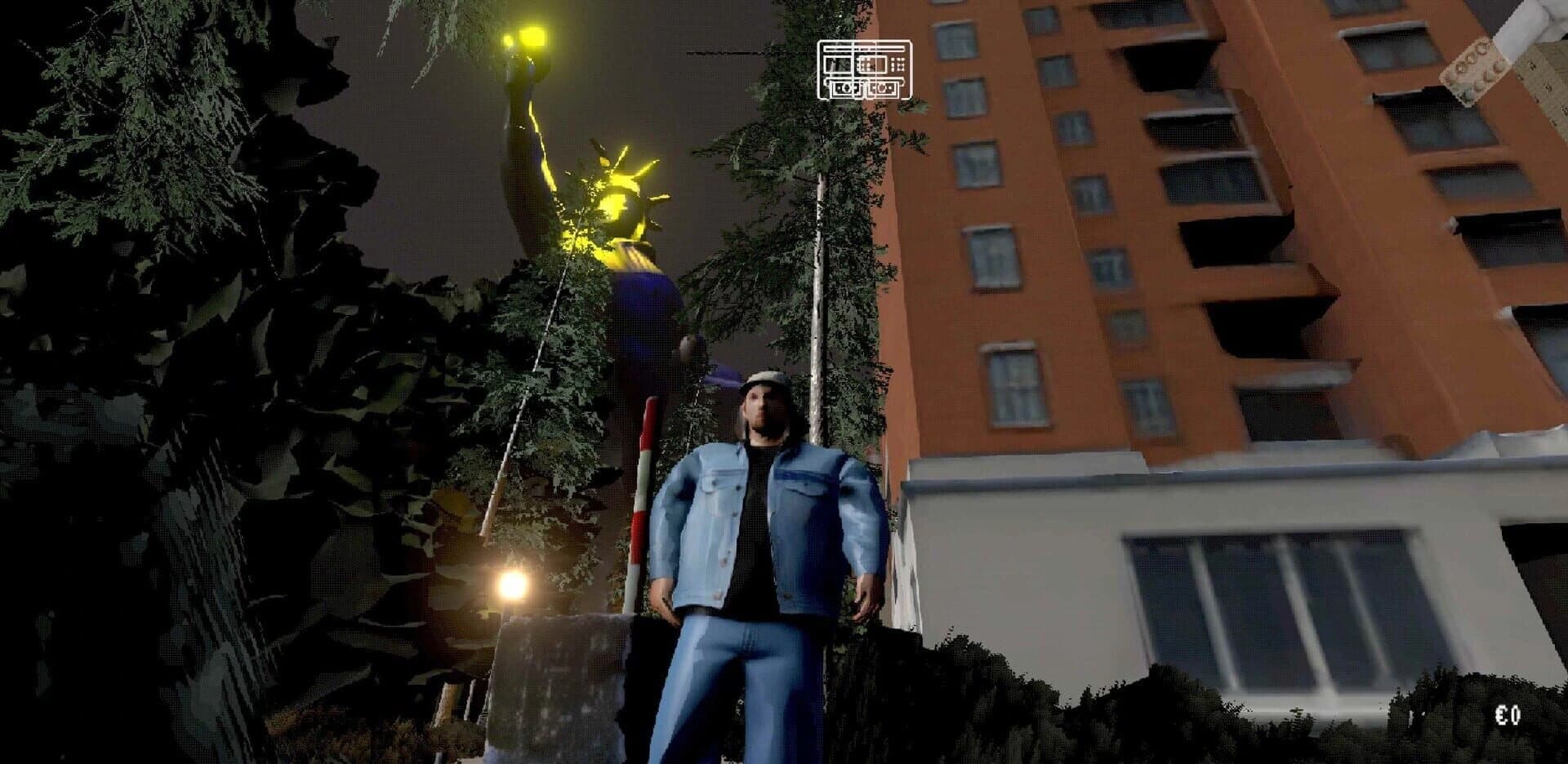Select the right bill slot on the register icon
1568x764 pixels.
click(x=884, y=89)
